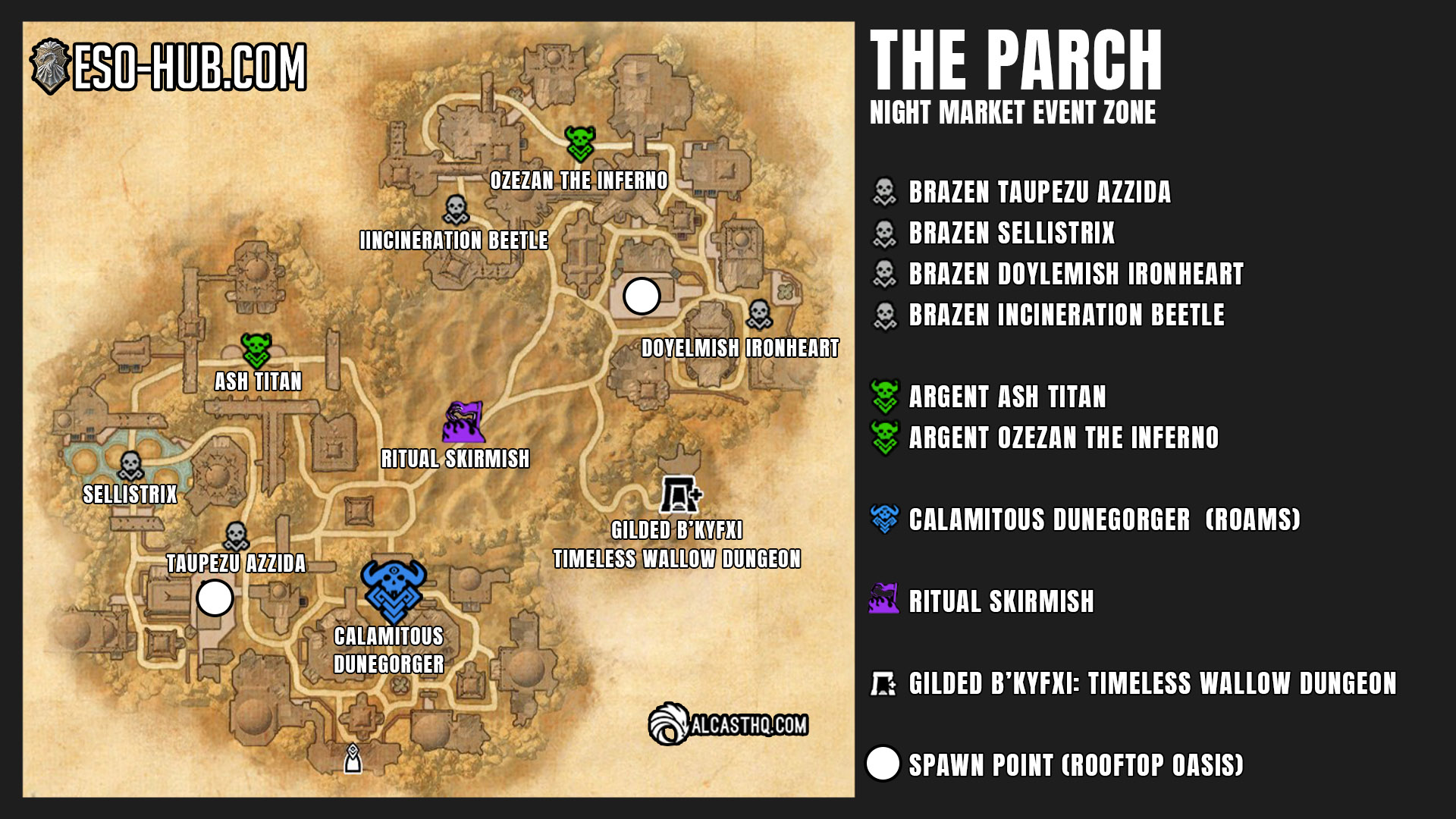Click the Sellistrix skull marker on the map
This screenshot has width=1456, height=819.
[130, 466]
